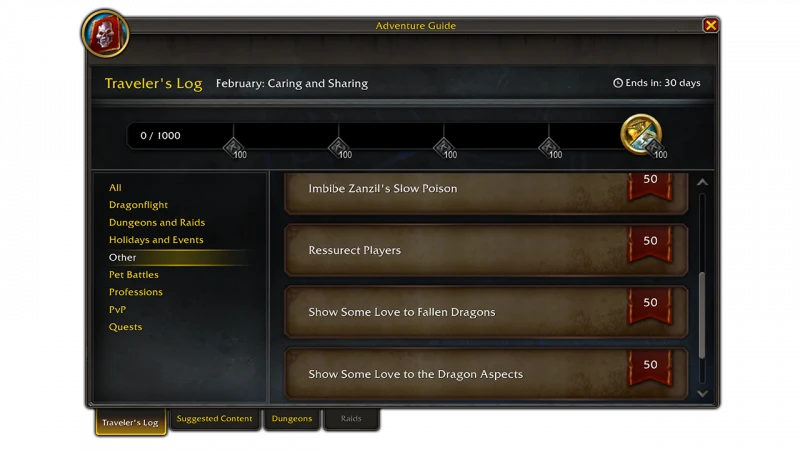Click the gold reward chest icon on progress bar
Screen dimensions: 800x450
coord(640,134)
